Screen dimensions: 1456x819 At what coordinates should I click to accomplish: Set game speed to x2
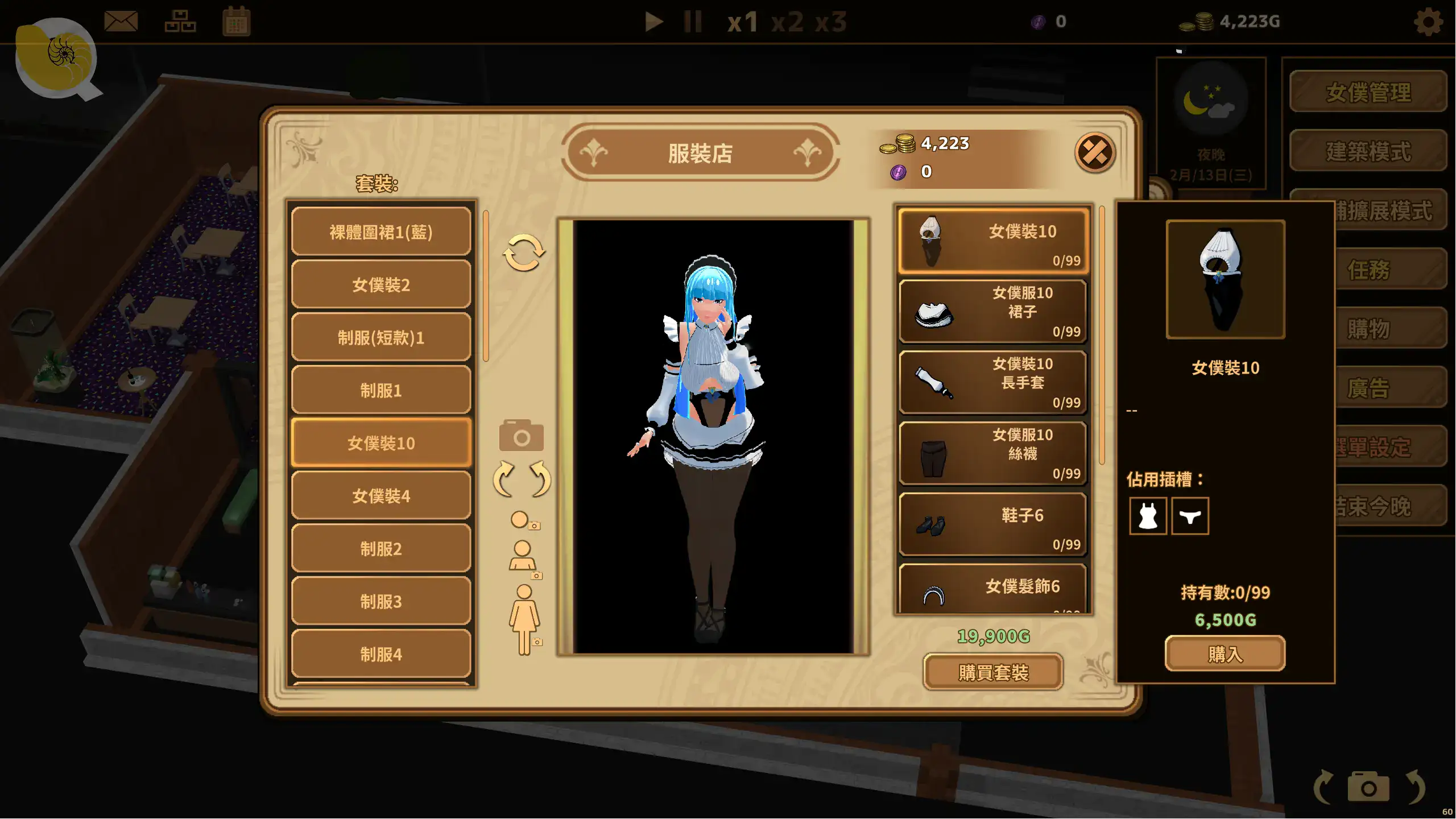coord(787,22)
